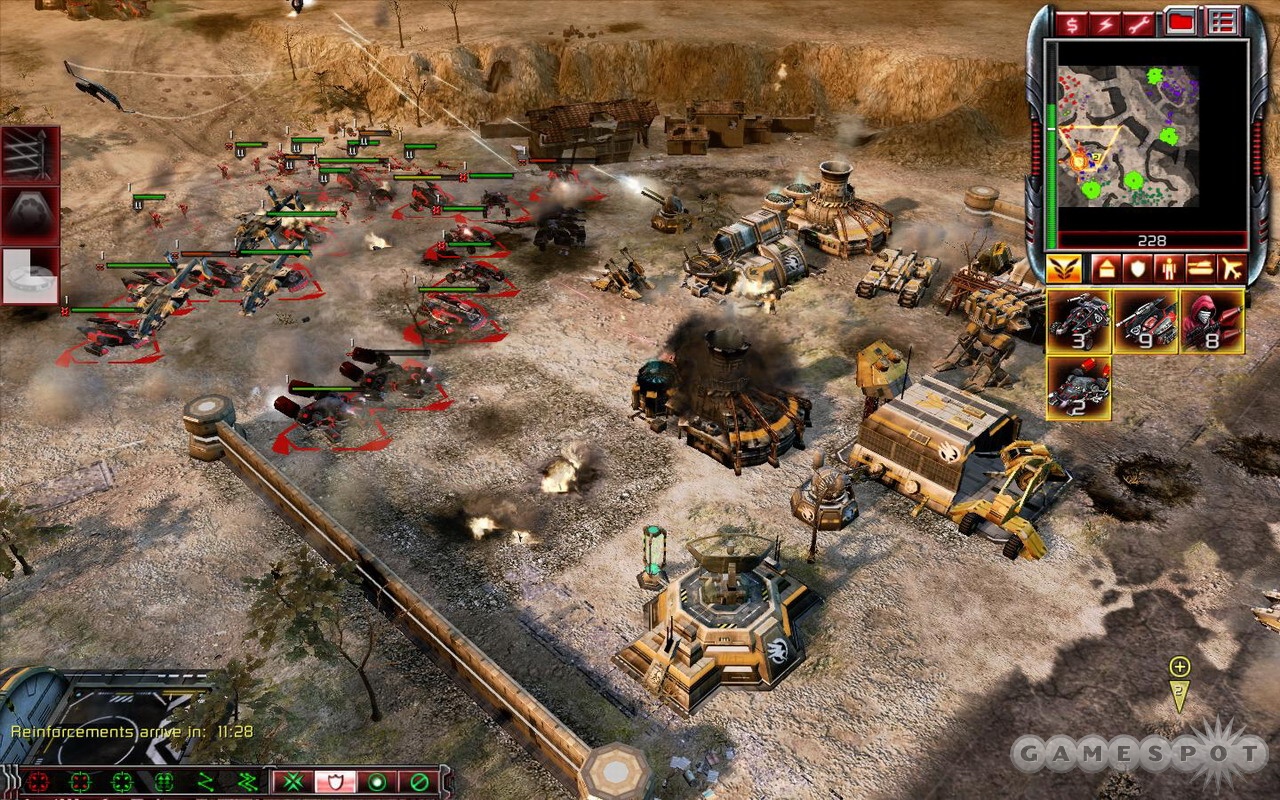
Task: Open the red folder tab on the sidebar
Action: tap(1181, 21)
